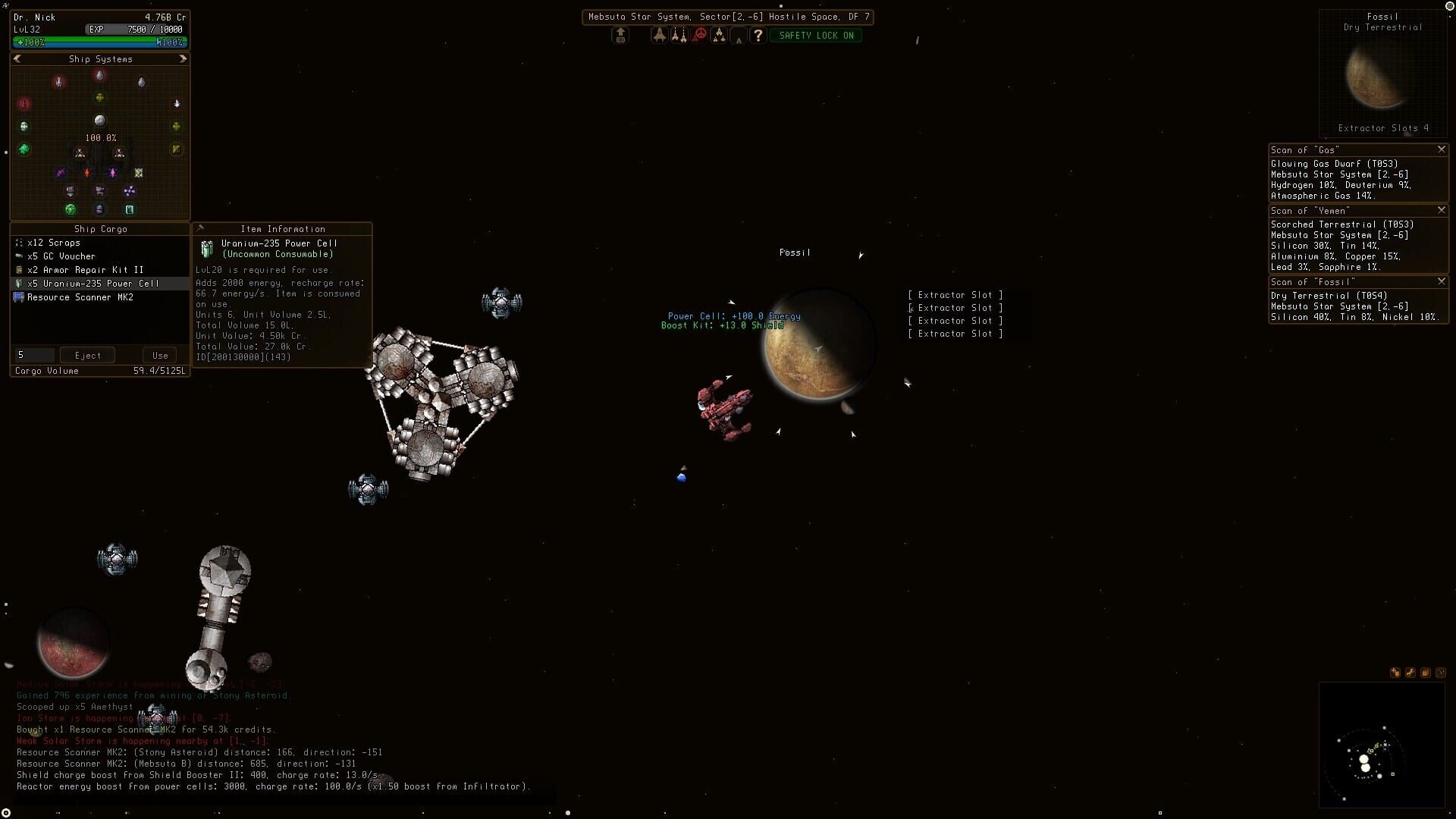1456x819 pixels.
Task: Click the single ship icon in top toolbar
Action: (x=659, y=35)
